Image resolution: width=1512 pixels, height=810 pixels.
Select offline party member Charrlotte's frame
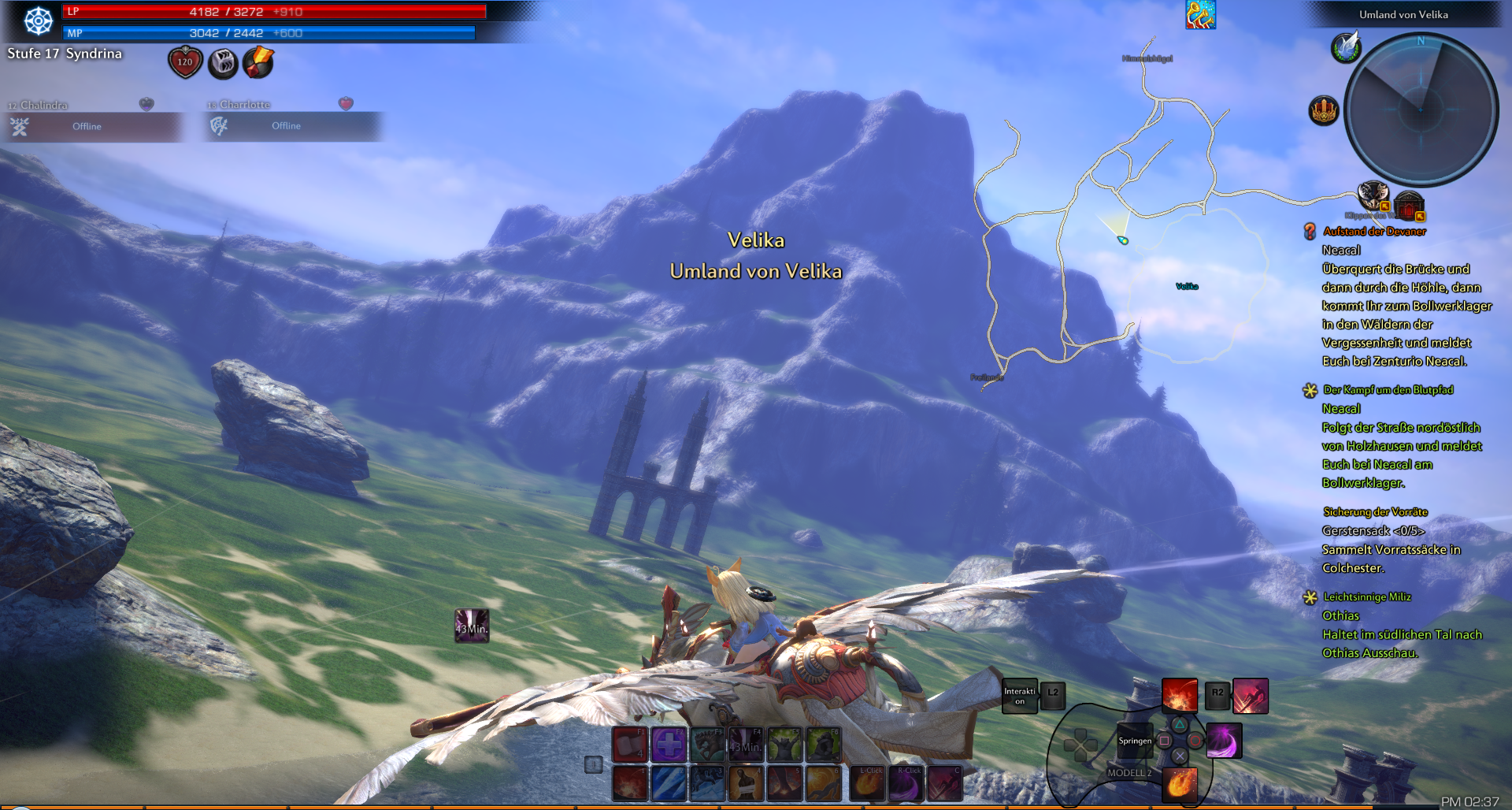coord(293,126)
